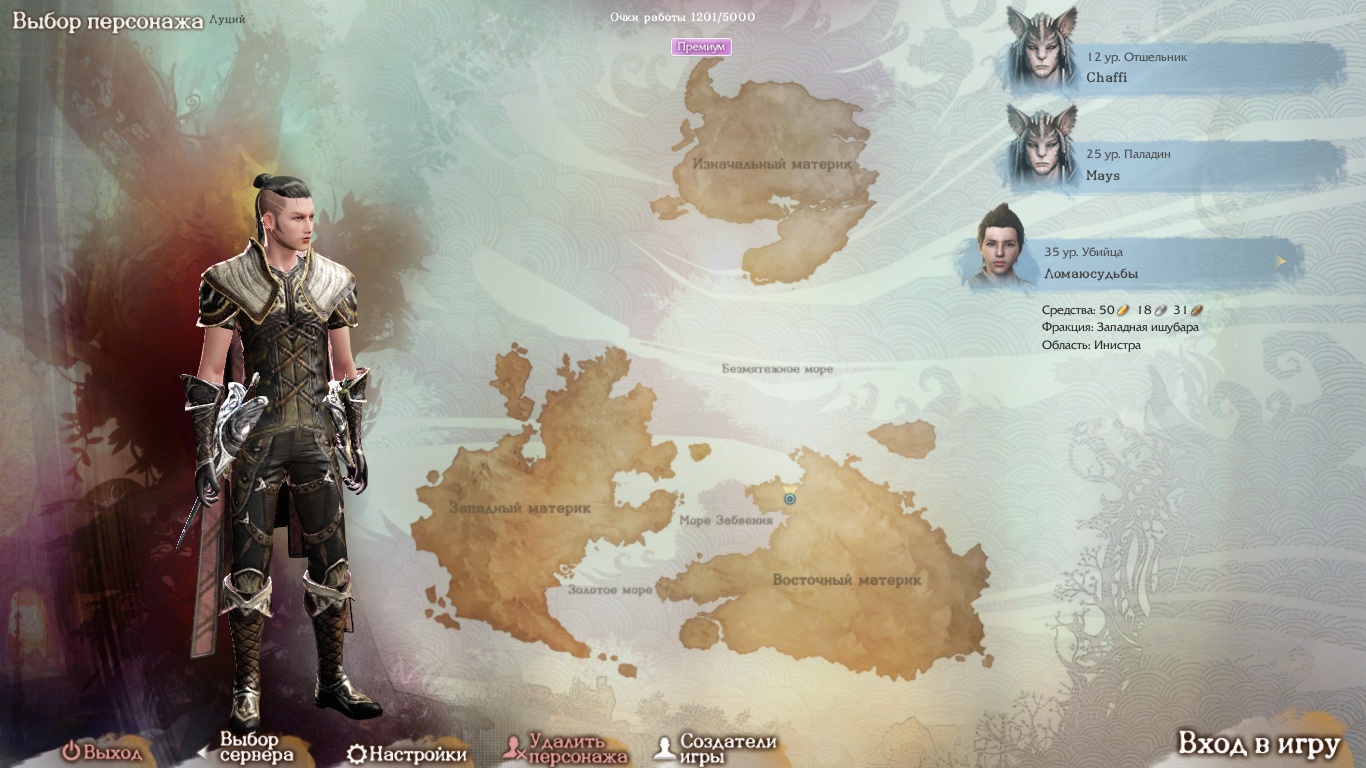Image resolution: width=1366 pixels, height=768 pixels.
Task: Show the Создатели игры credits
Action: (715, 748)
